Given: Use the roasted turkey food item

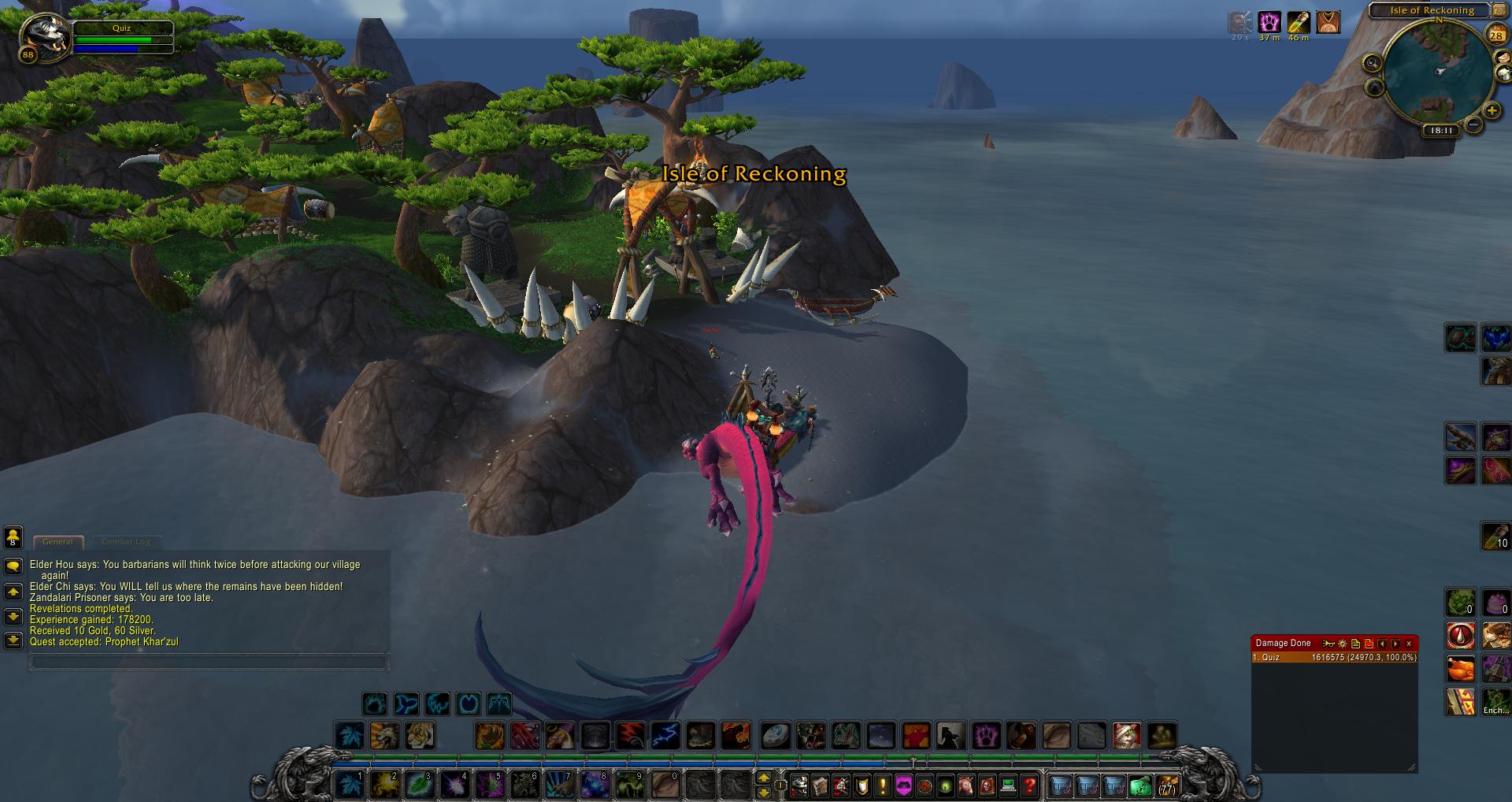Looking at the screenshot, I should point(1459,669).
